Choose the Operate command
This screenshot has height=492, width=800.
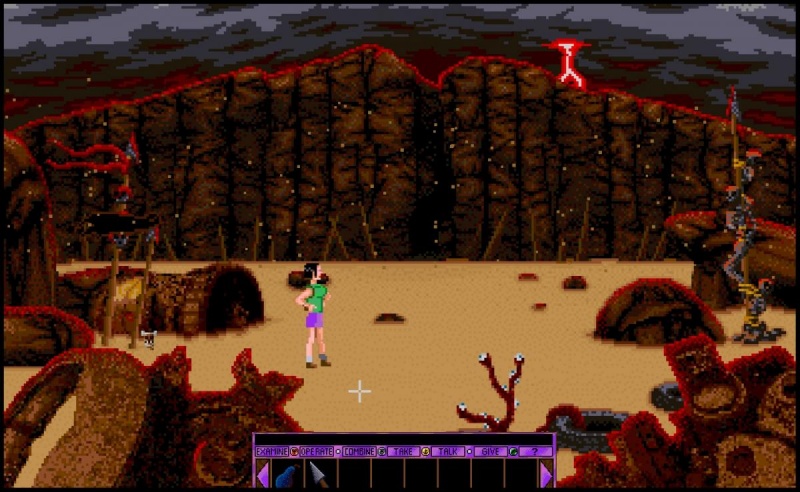pyautogui.click(x=317, y=451)
